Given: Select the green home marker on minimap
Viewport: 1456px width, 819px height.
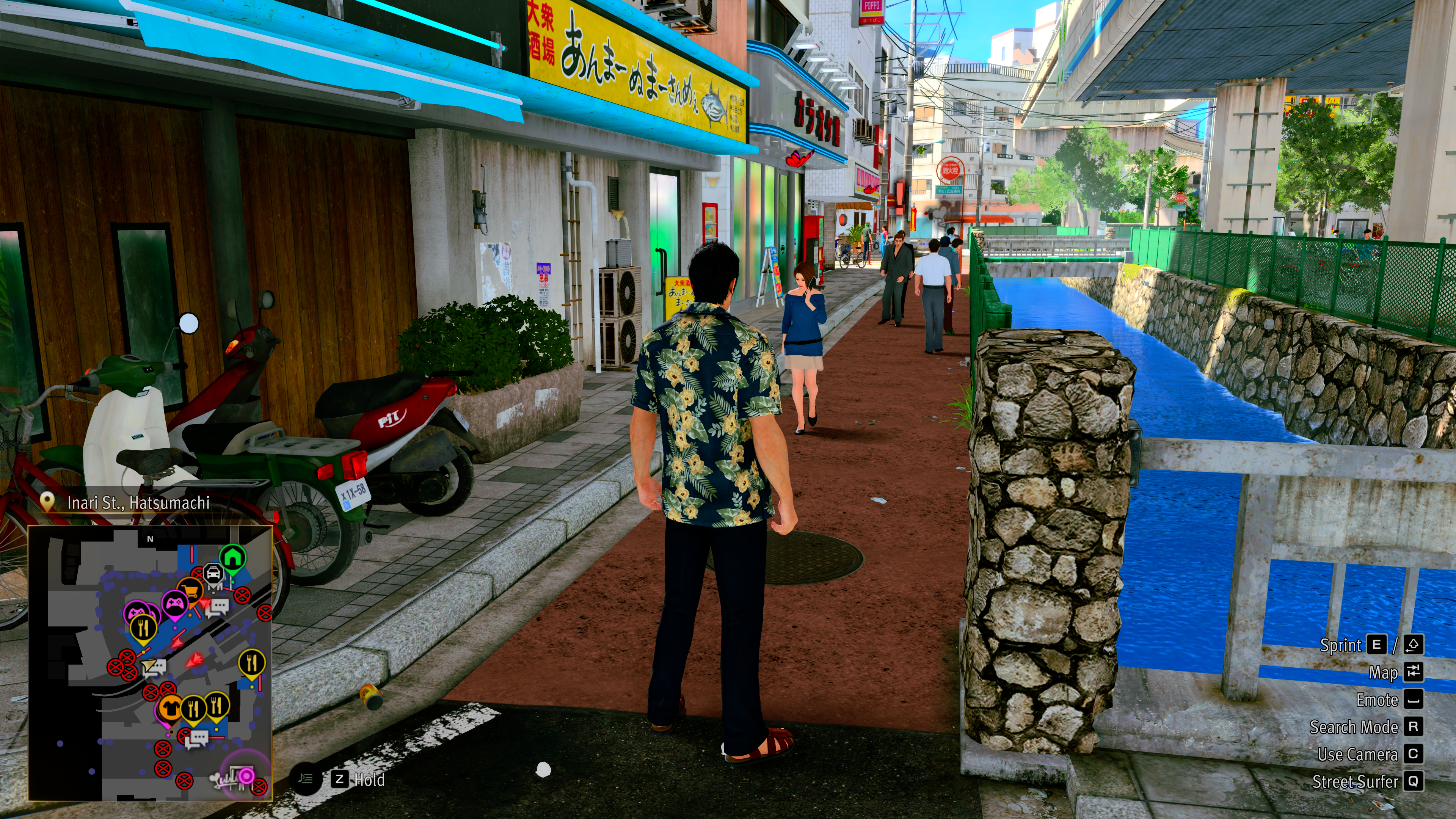Looking at the screenshot, I should [x=232, y=557].
